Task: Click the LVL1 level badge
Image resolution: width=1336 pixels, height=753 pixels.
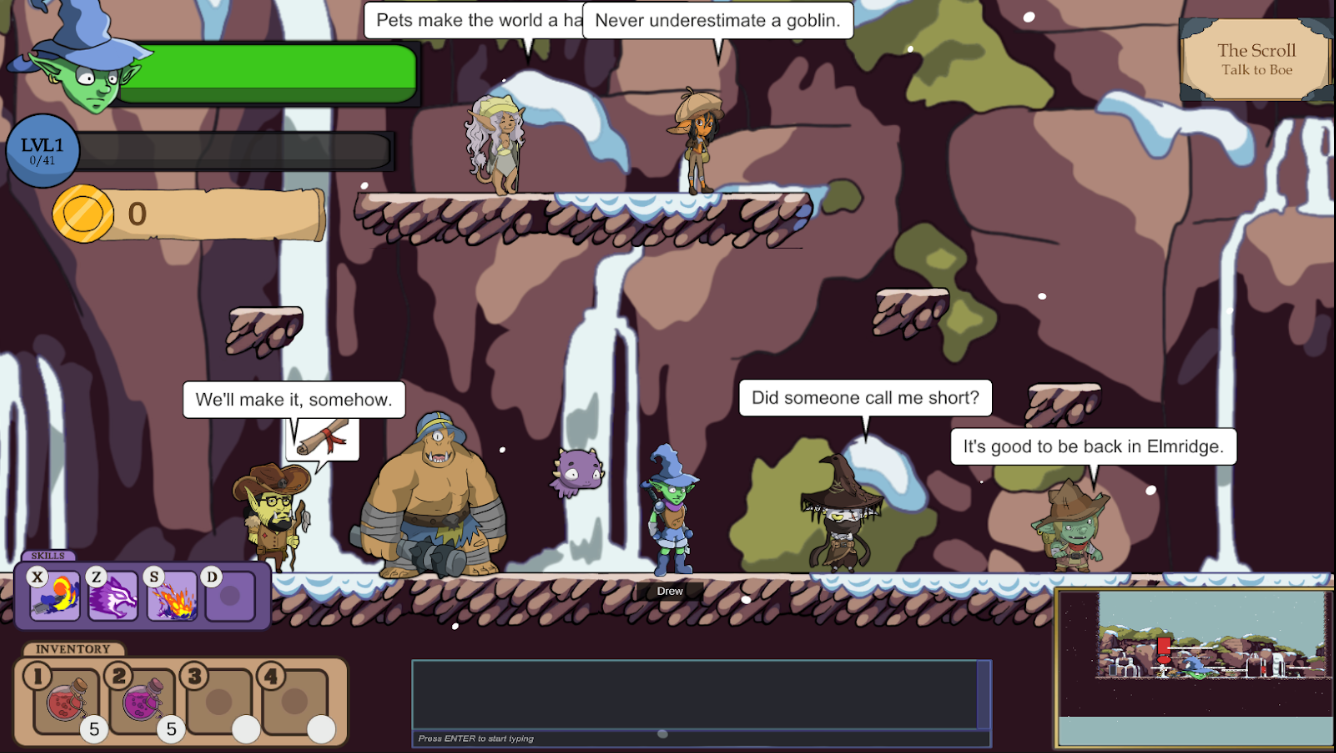Action: tap(42, 152)
